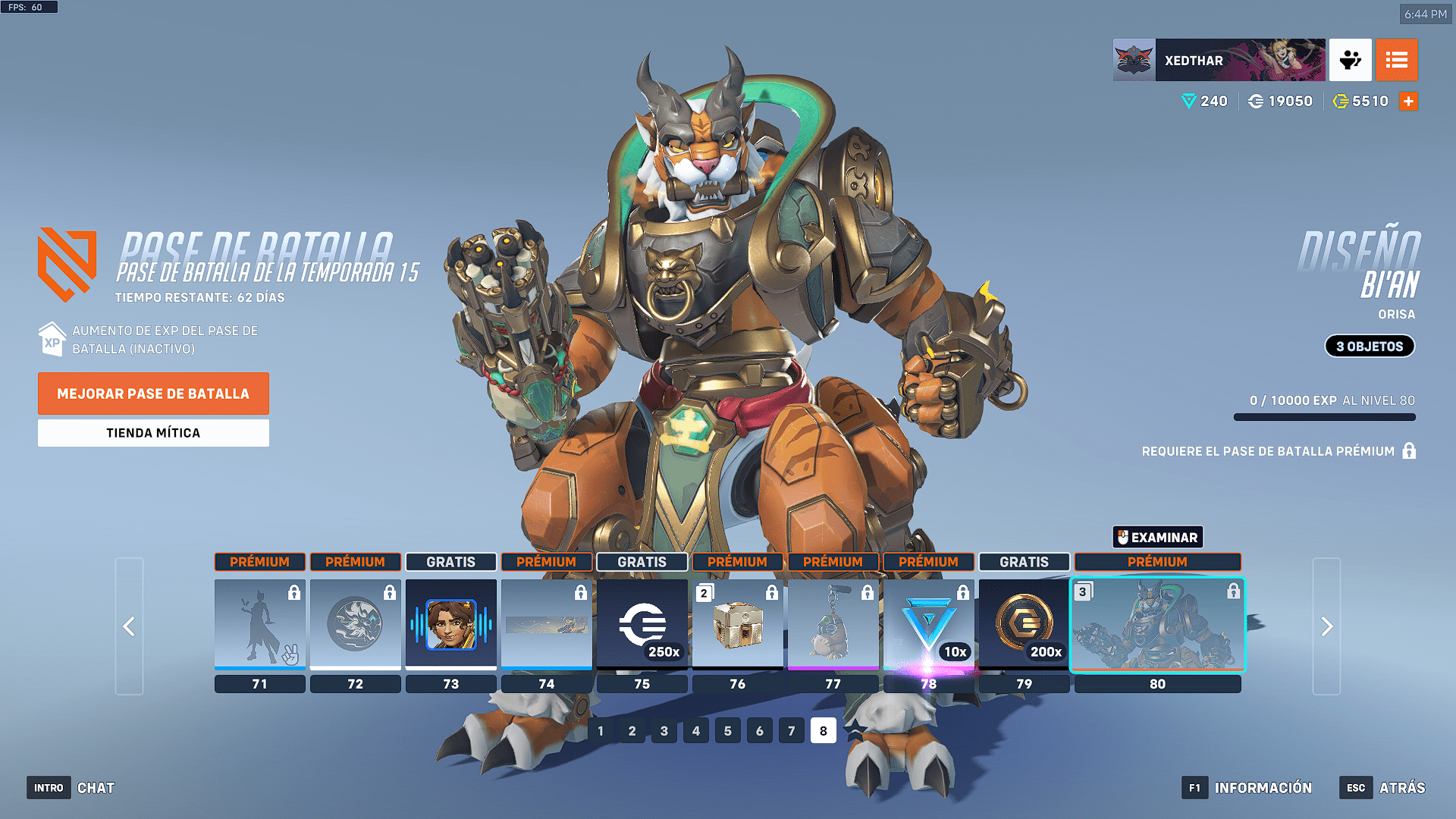Advance with the right arrow of rewards
Image resolution: width=1456 pixels, height=819 pixels.
pos(1326,626)
